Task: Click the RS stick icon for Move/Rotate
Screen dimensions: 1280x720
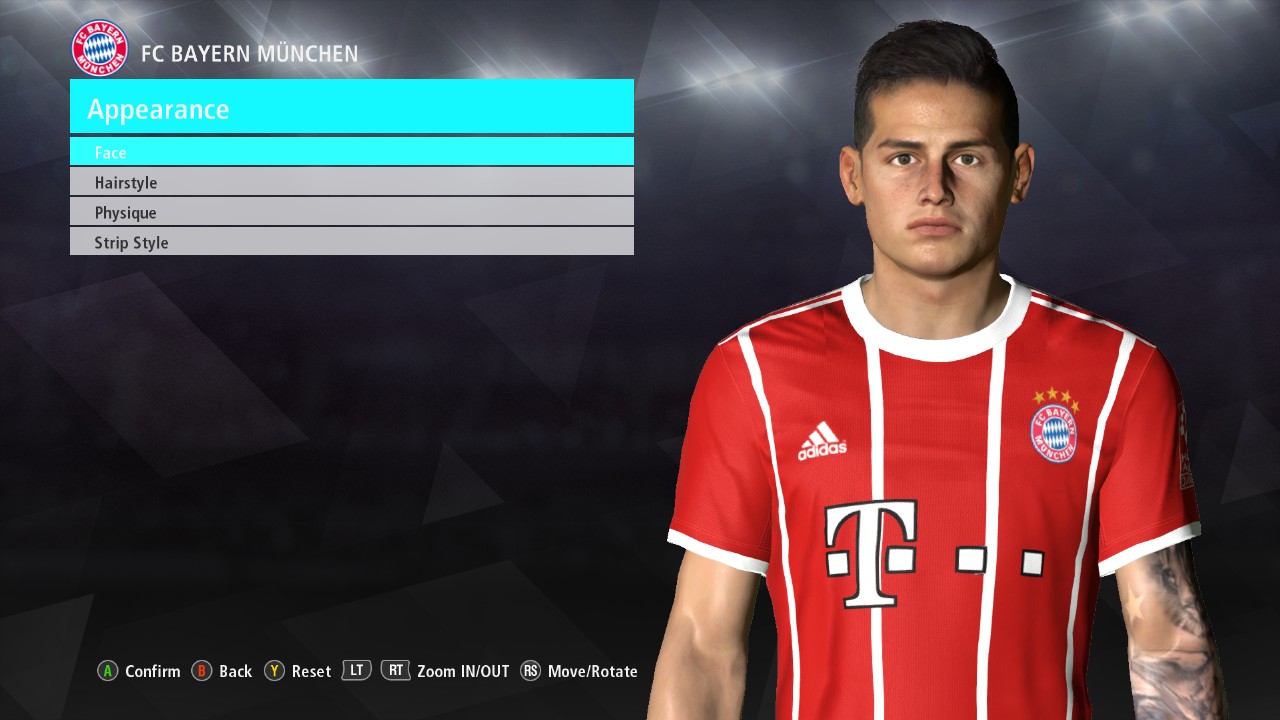Action: [531, 671]
